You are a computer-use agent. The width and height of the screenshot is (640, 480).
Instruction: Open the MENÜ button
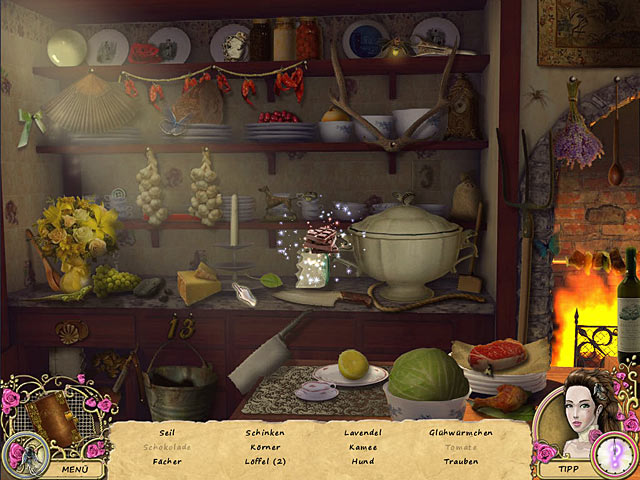pyautogui.click(x=74, y=468)
